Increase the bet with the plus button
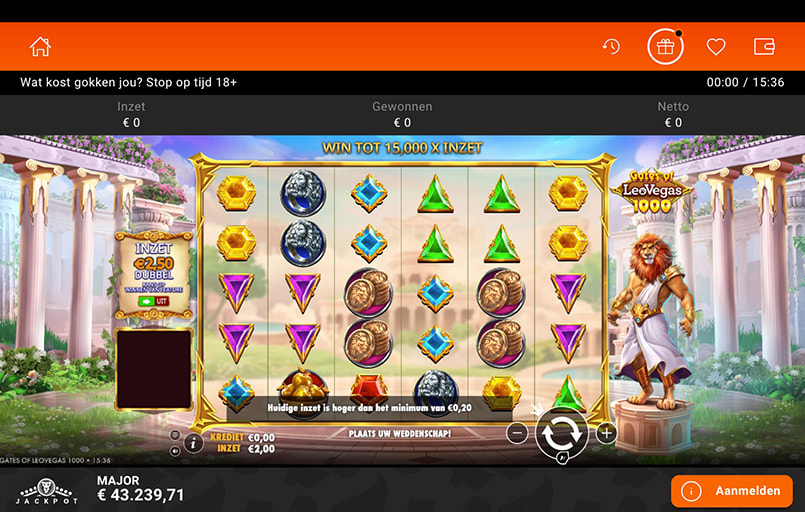 tap(606, 433)
